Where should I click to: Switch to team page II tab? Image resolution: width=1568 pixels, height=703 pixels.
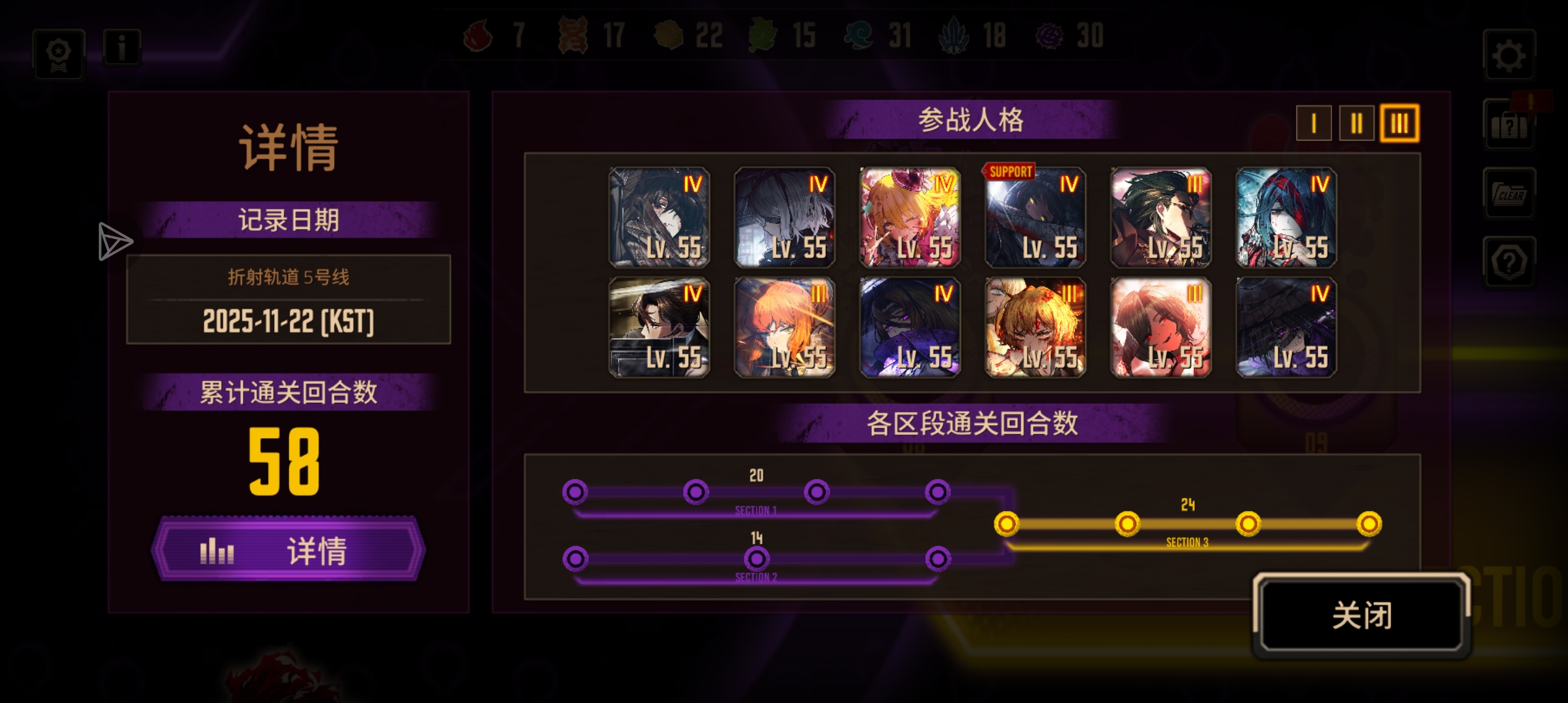pos(1356,124)
